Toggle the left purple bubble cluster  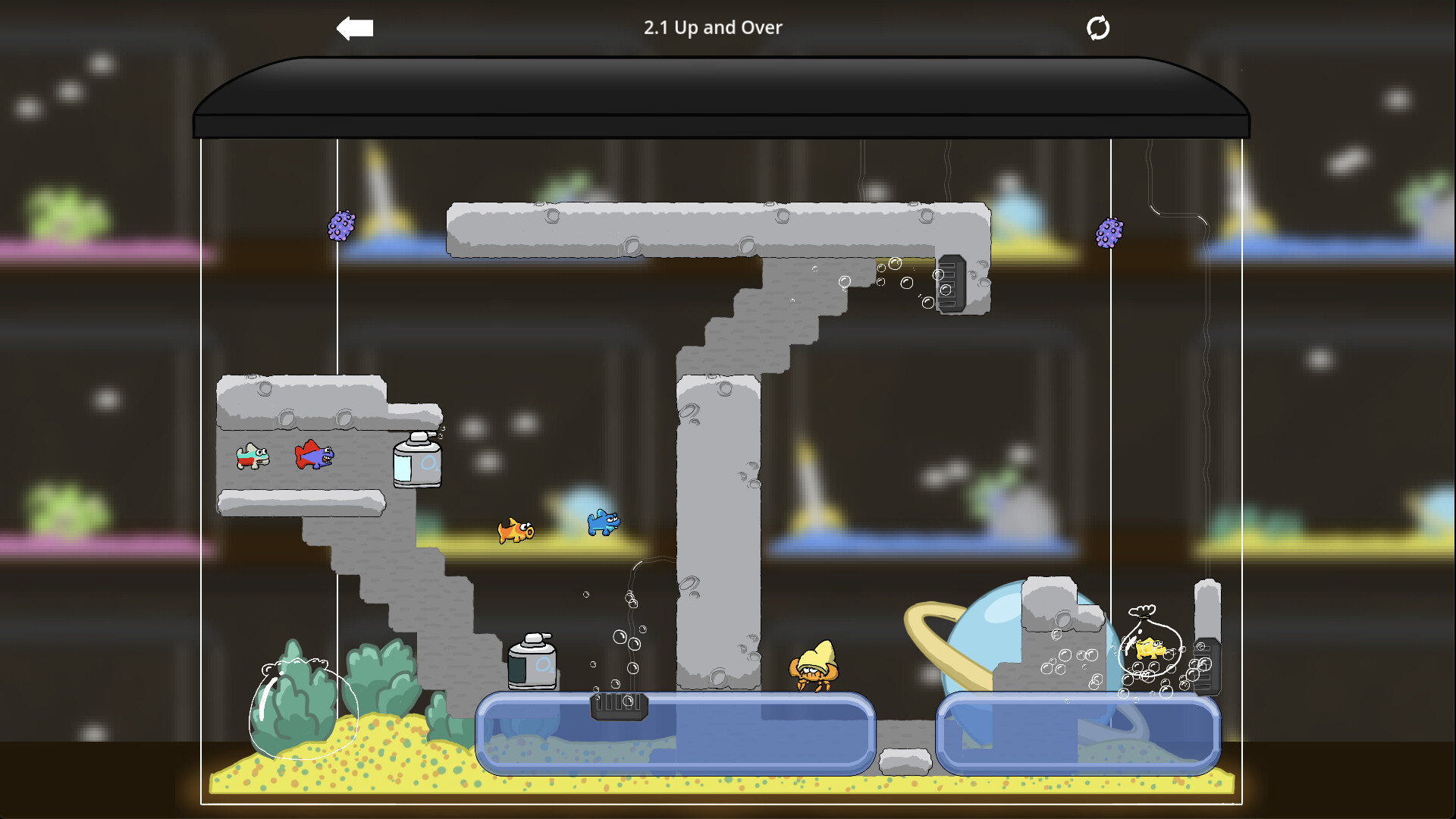(343, 225)
